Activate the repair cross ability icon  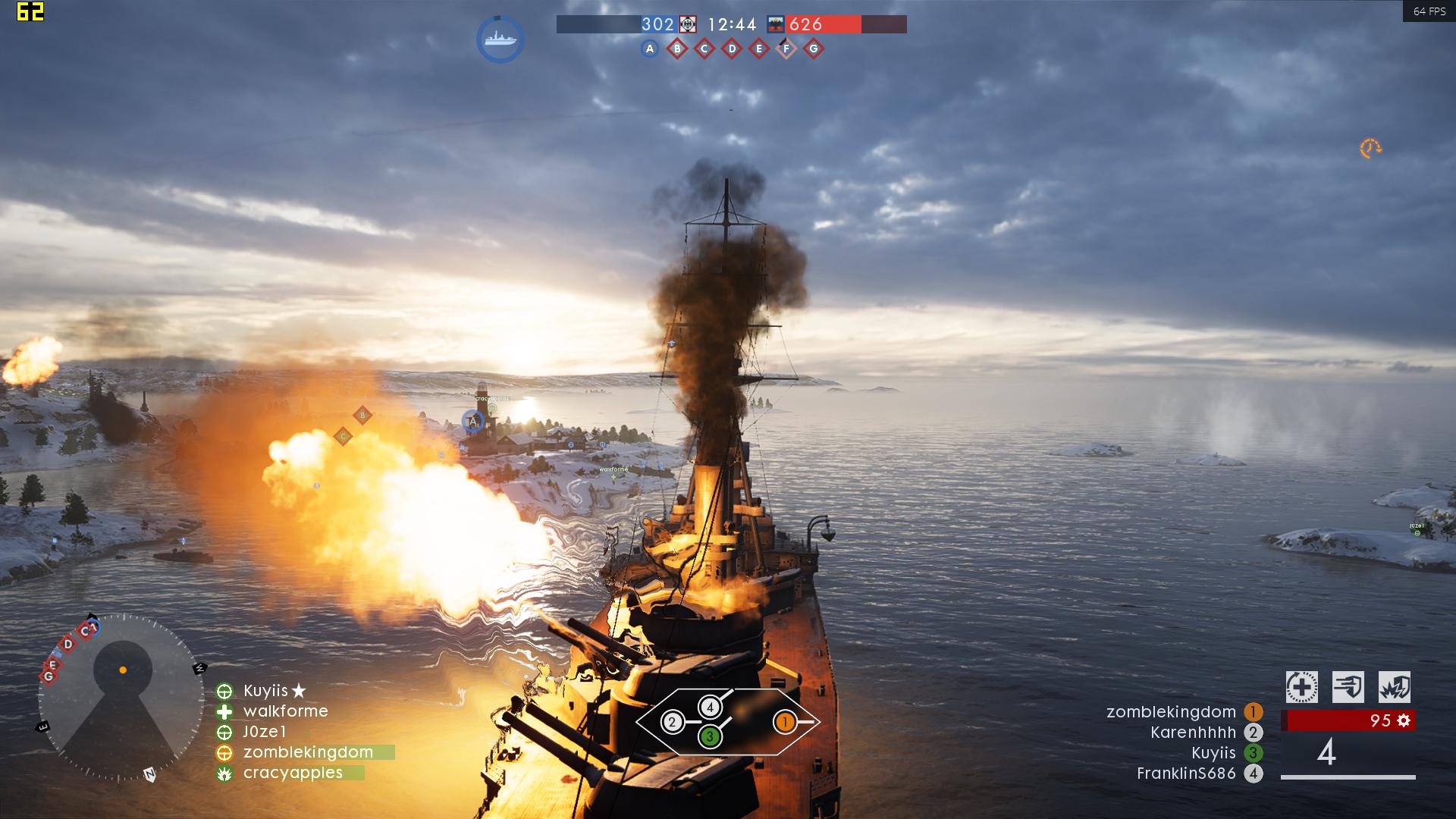point(1301,688)
